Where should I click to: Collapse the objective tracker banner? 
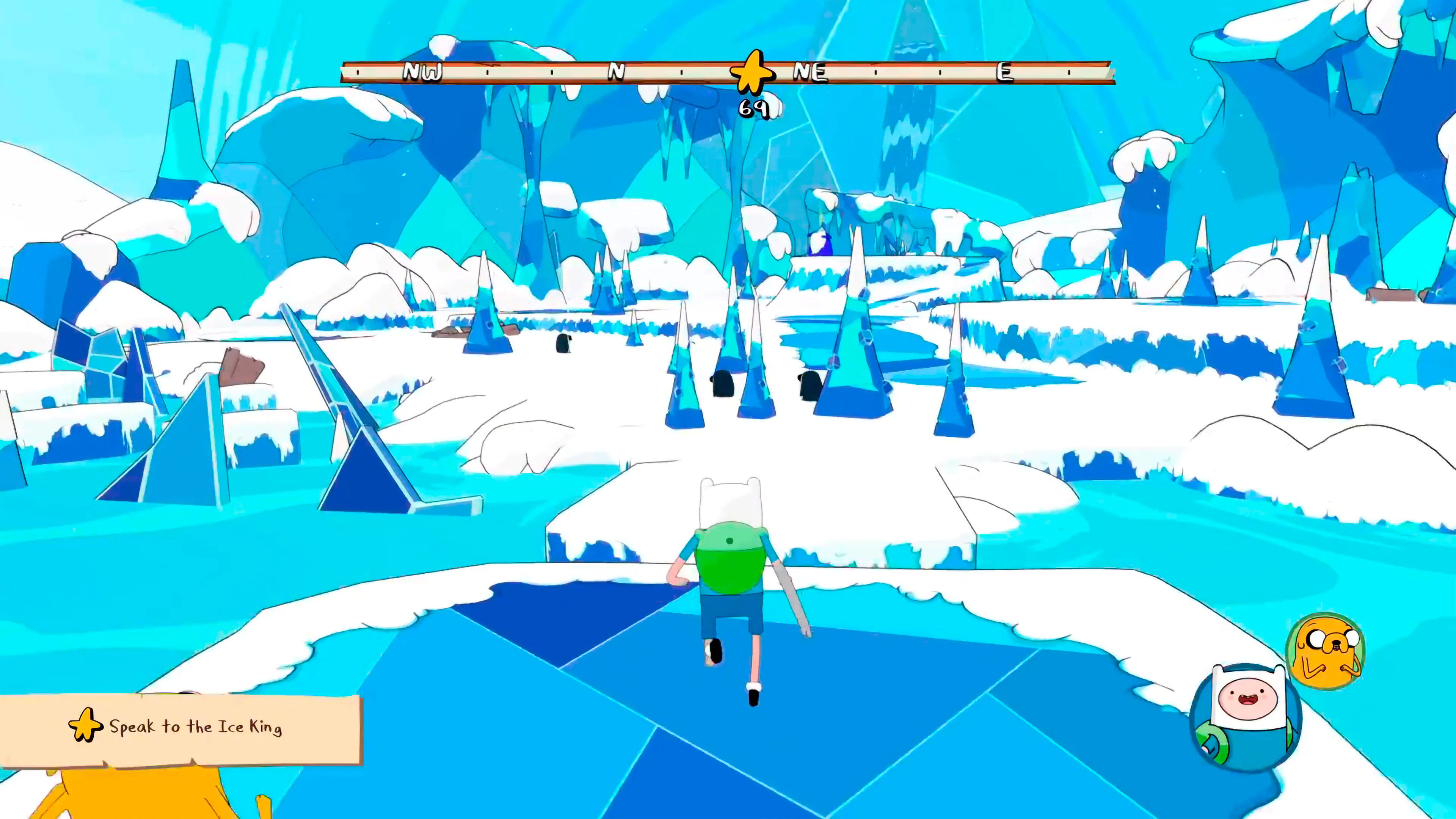coord(181,726)
